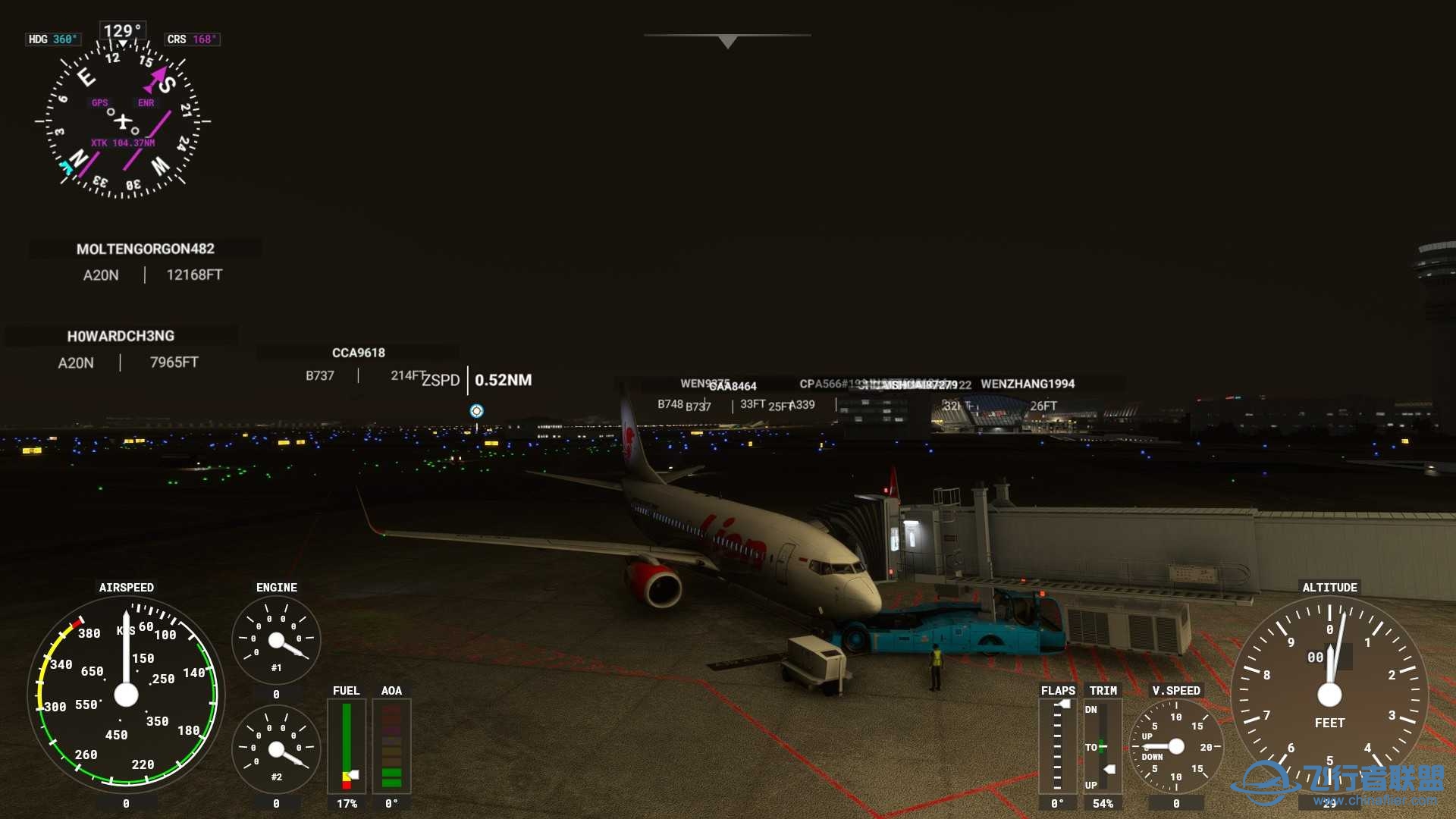
Task: Click the ALTITUDE gauge
Action: (1329, 692)
